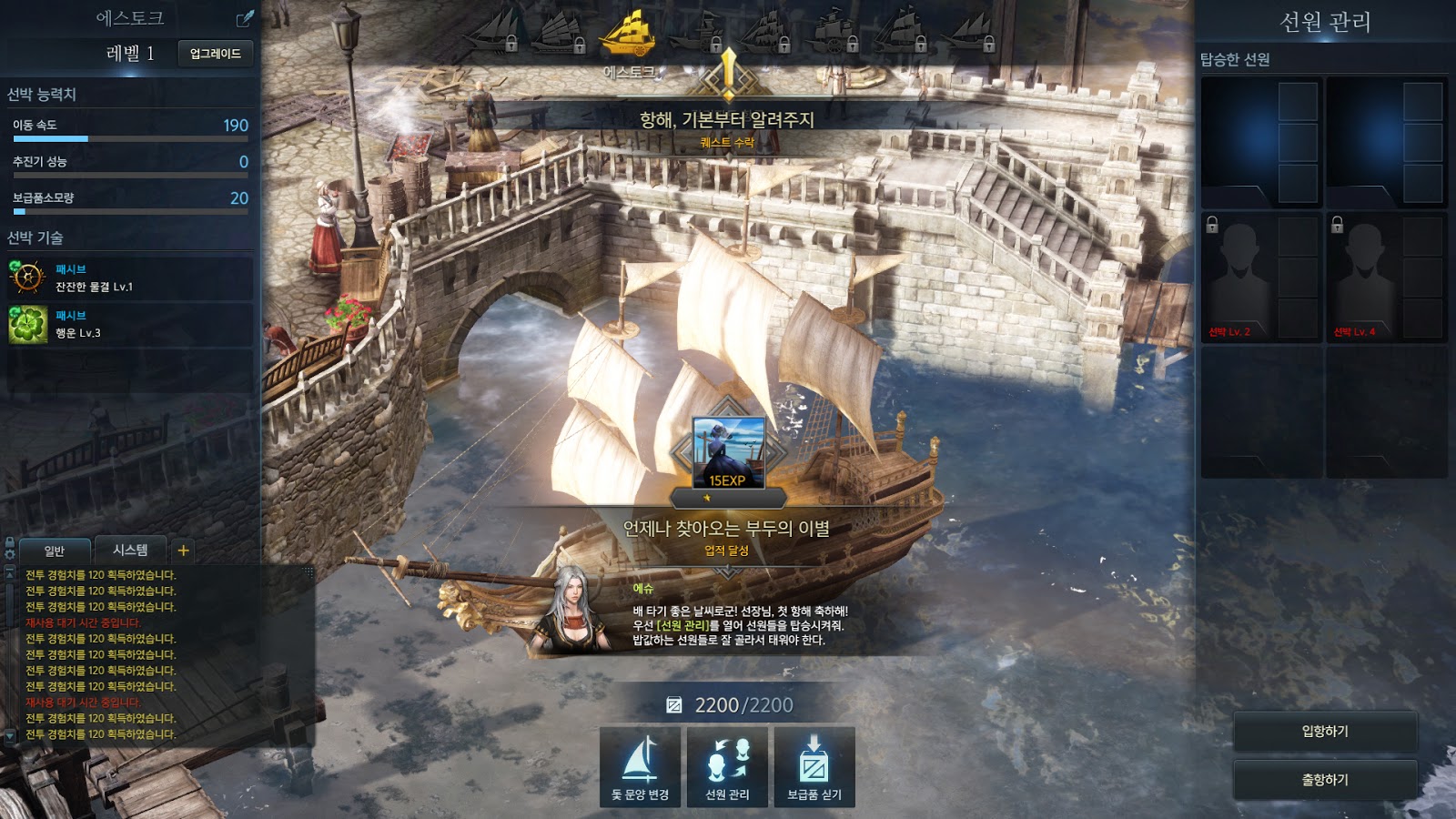Click the quest accepted exclamation notification

(728, 73)
